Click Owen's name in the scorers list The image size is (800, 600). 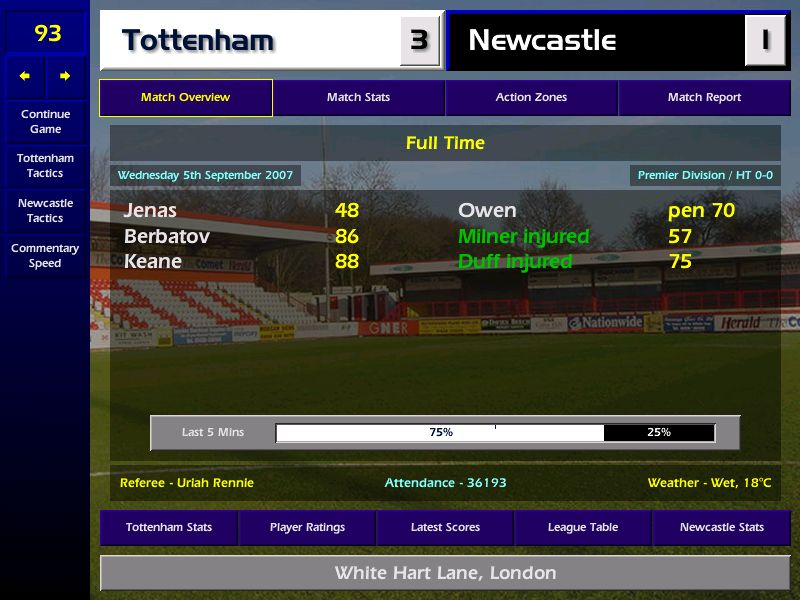[x=487, y=211]
